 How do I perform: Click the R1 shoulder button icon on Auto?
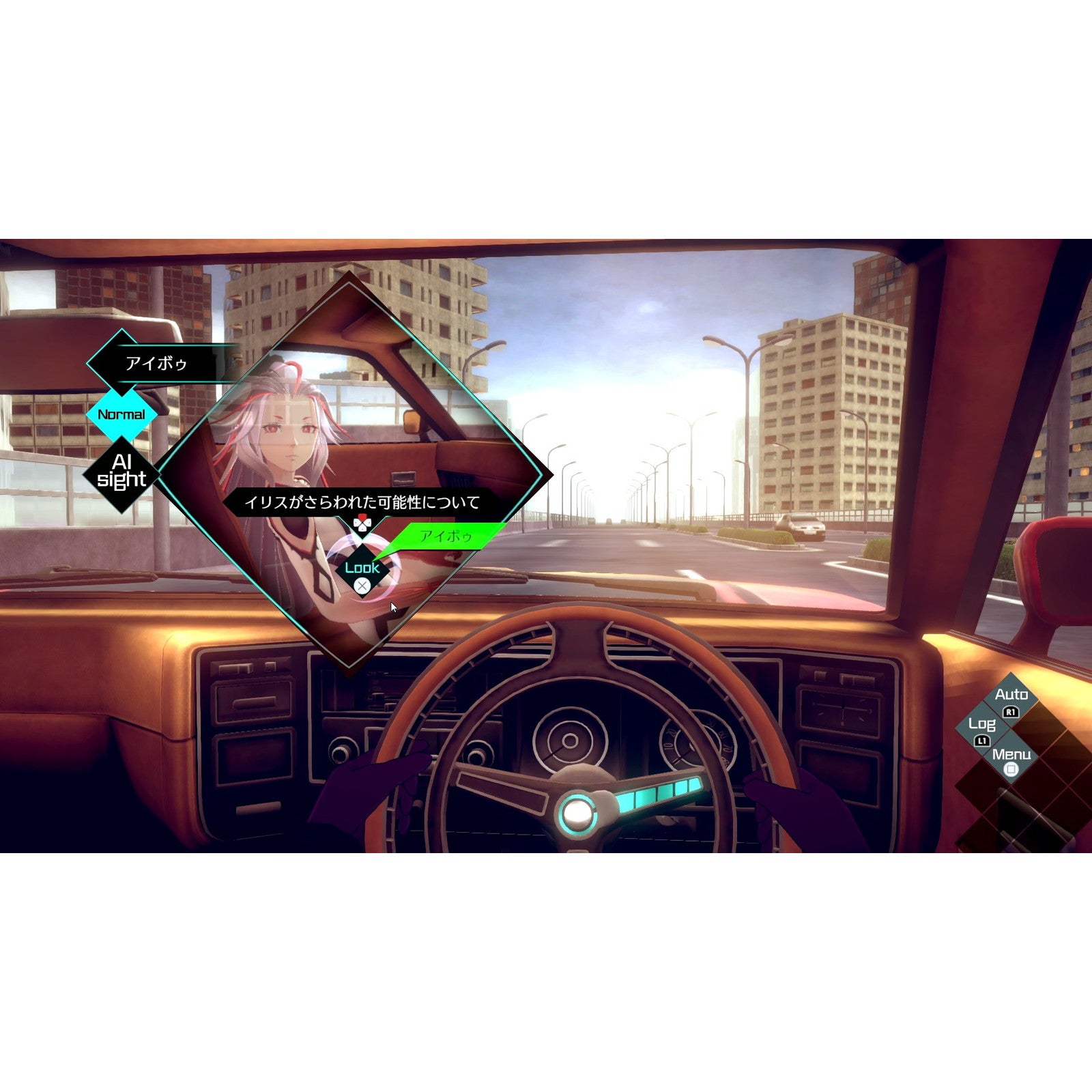pyautogui.click(x=1011, y=713)
